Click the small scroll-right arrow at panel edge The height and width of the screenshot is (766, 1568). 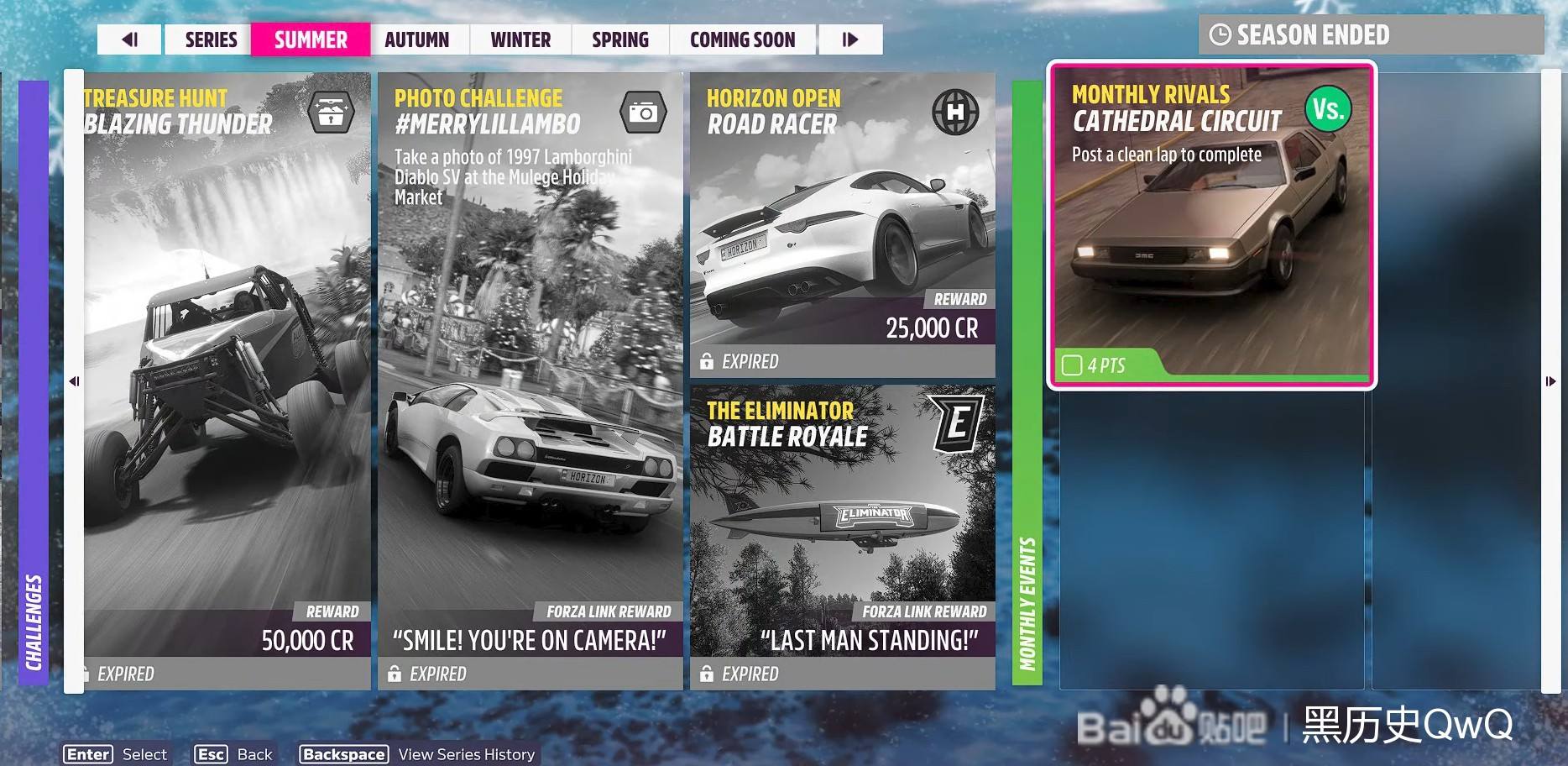(x=1550, y=381)
